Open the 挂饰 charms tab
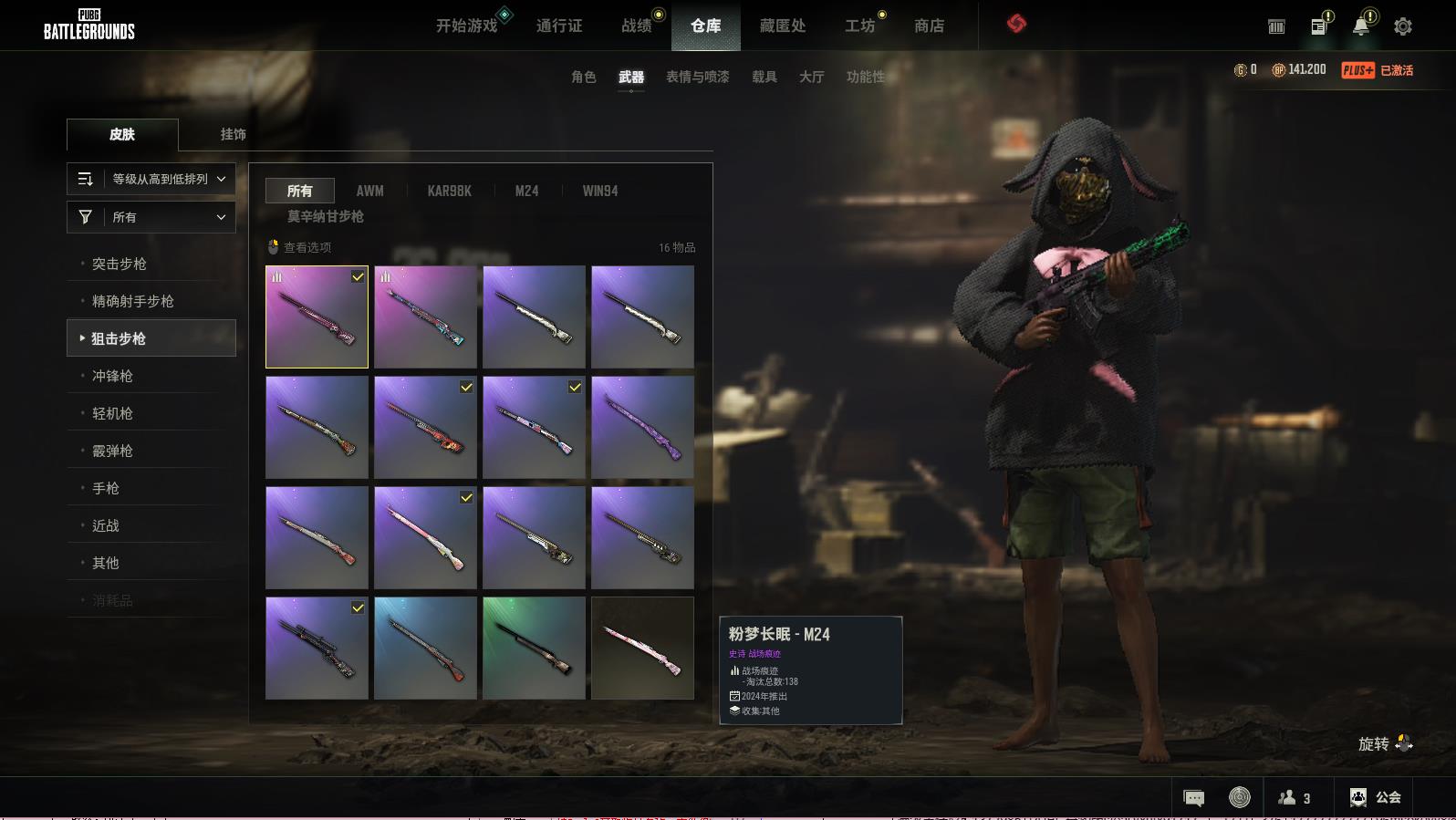The width and height of the screenshot is (1456, 820). click(x=234, y=134)
